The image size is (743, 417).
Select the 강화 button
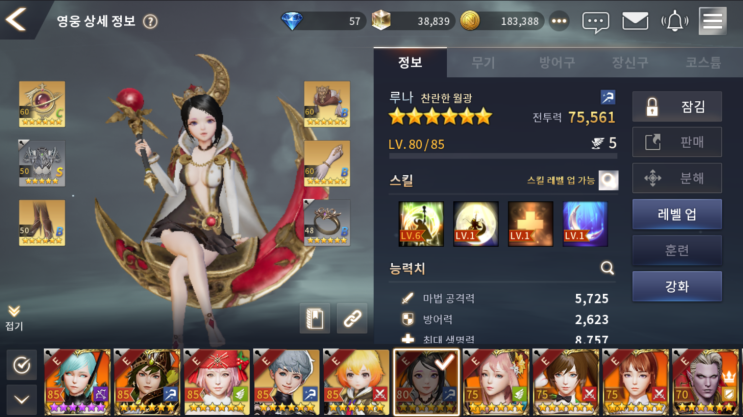[677, 286]
